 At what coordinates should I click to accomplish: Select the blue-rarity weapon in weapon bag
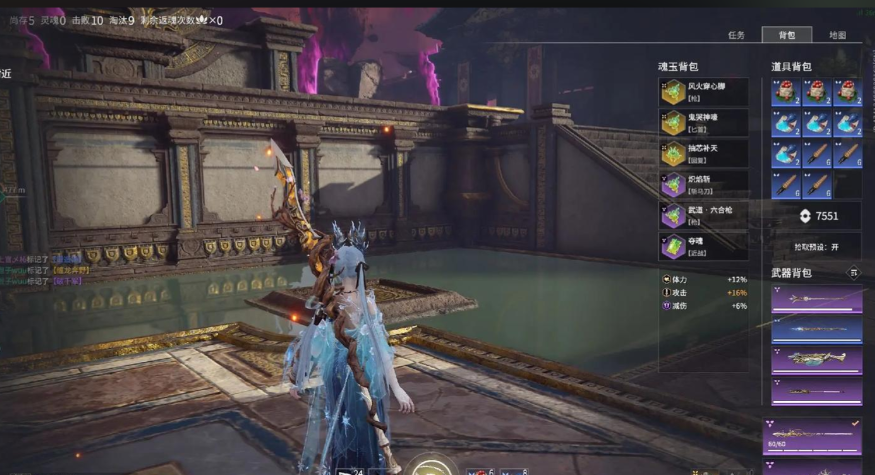tap(816, 329)
